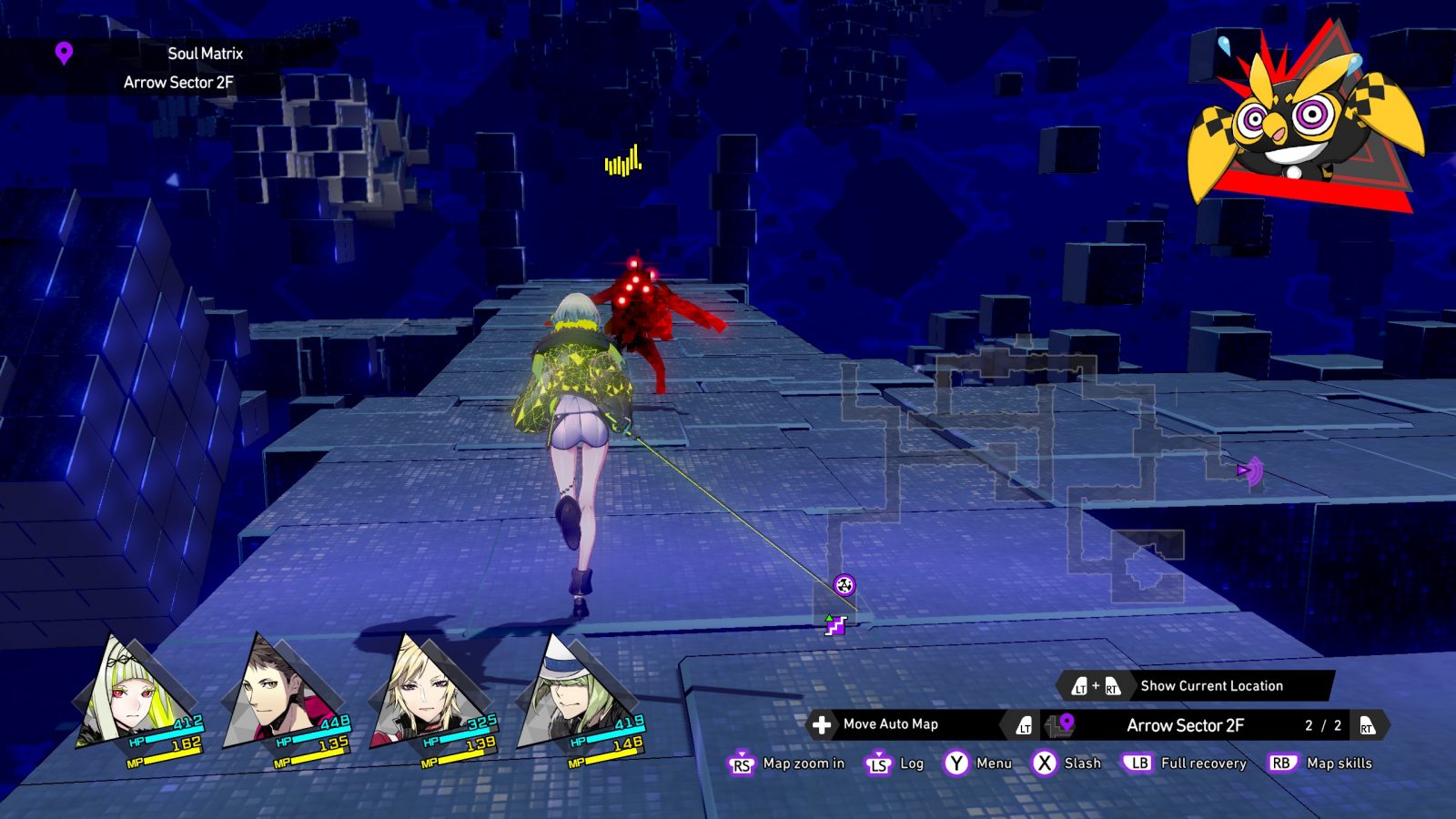This screenshot has height=819, width=1456.
Task: Open the Log
Action: tap(911, 763)
